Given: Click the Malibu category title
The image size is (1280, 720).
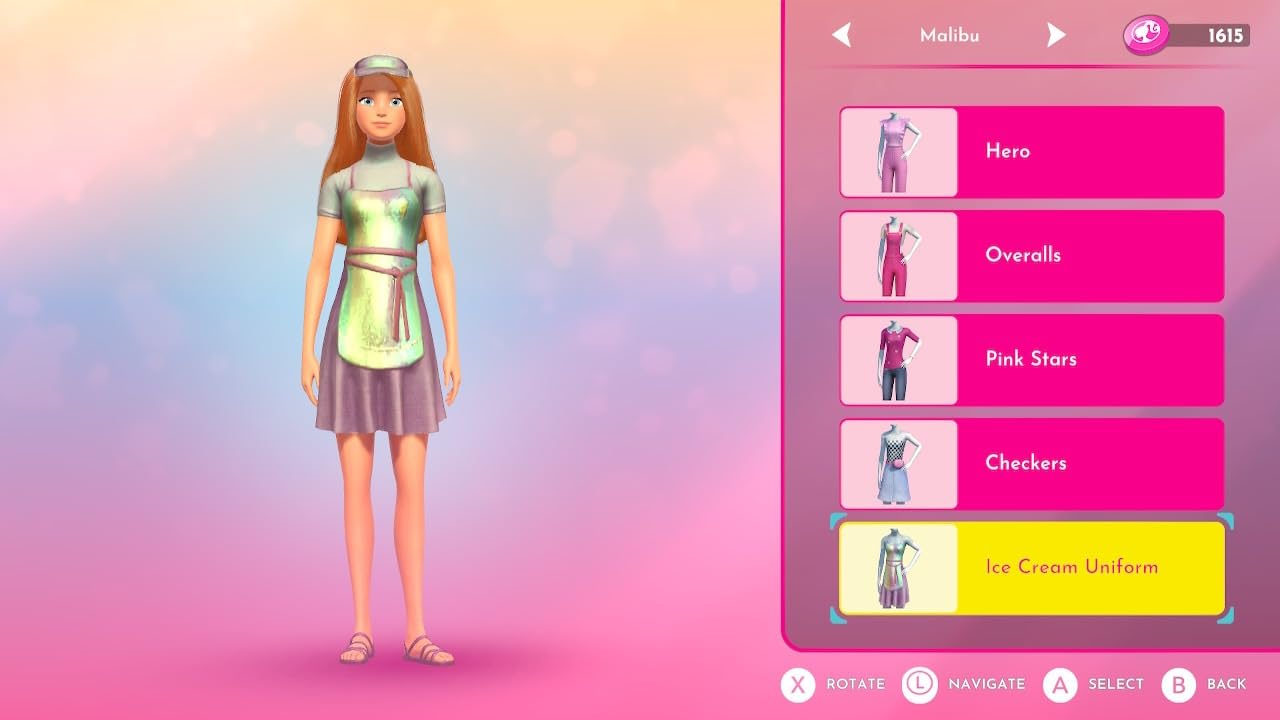Looking at the screenshot, I should tap(948, 35).
